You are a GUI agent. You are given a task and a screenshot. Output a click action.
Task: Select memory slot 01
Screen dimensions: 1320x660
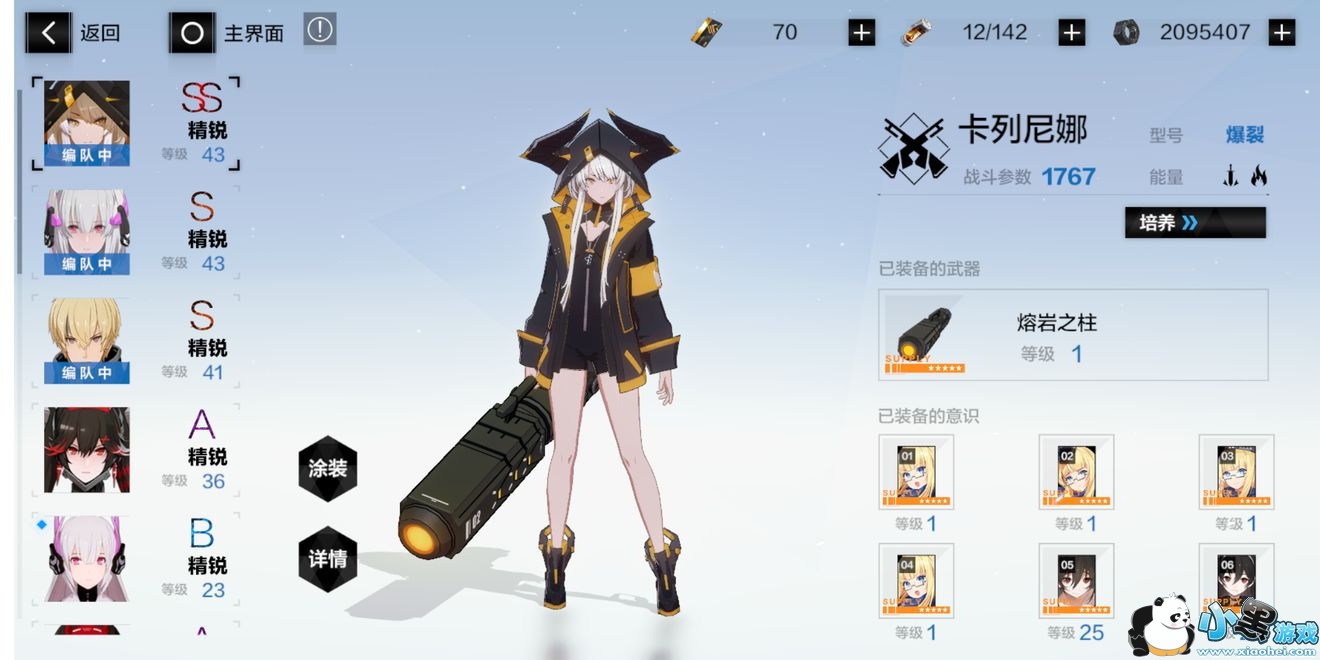(916, 472)
